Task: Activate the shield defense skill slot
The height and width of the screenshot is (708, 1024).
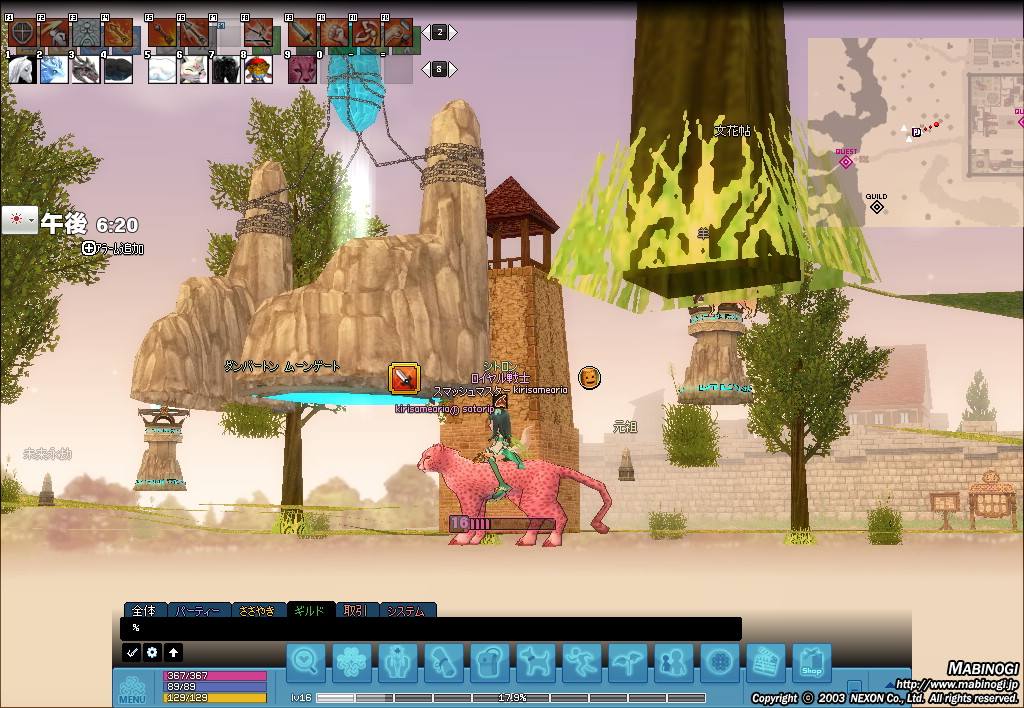Action: coord(21,33)
